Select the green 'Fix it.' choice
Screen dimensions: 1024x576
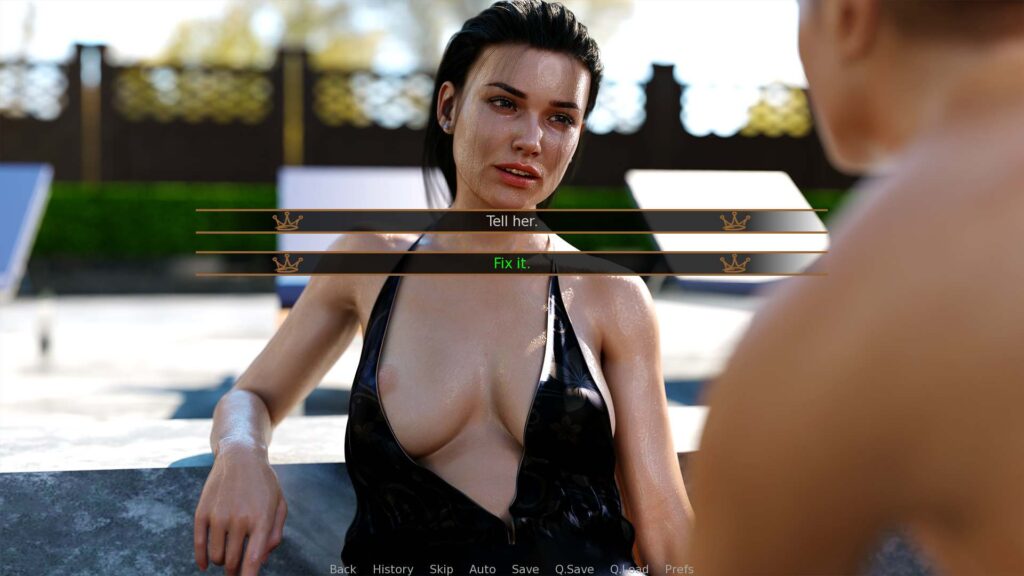pyautogui.click(x=511, y=263)
